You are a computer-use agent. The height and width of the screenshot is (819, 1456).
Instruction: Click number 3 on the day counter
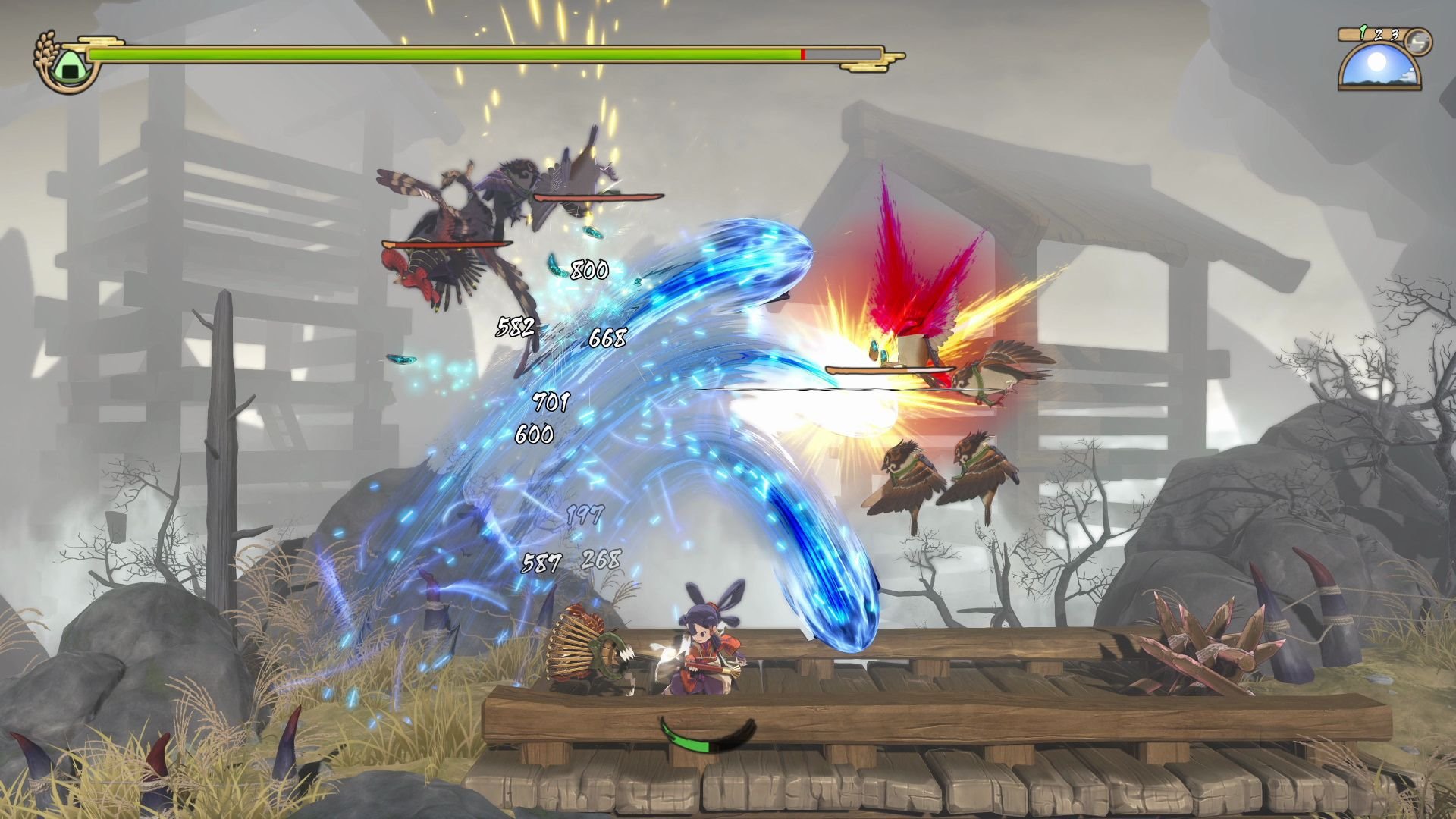(x=1394, y=35)
